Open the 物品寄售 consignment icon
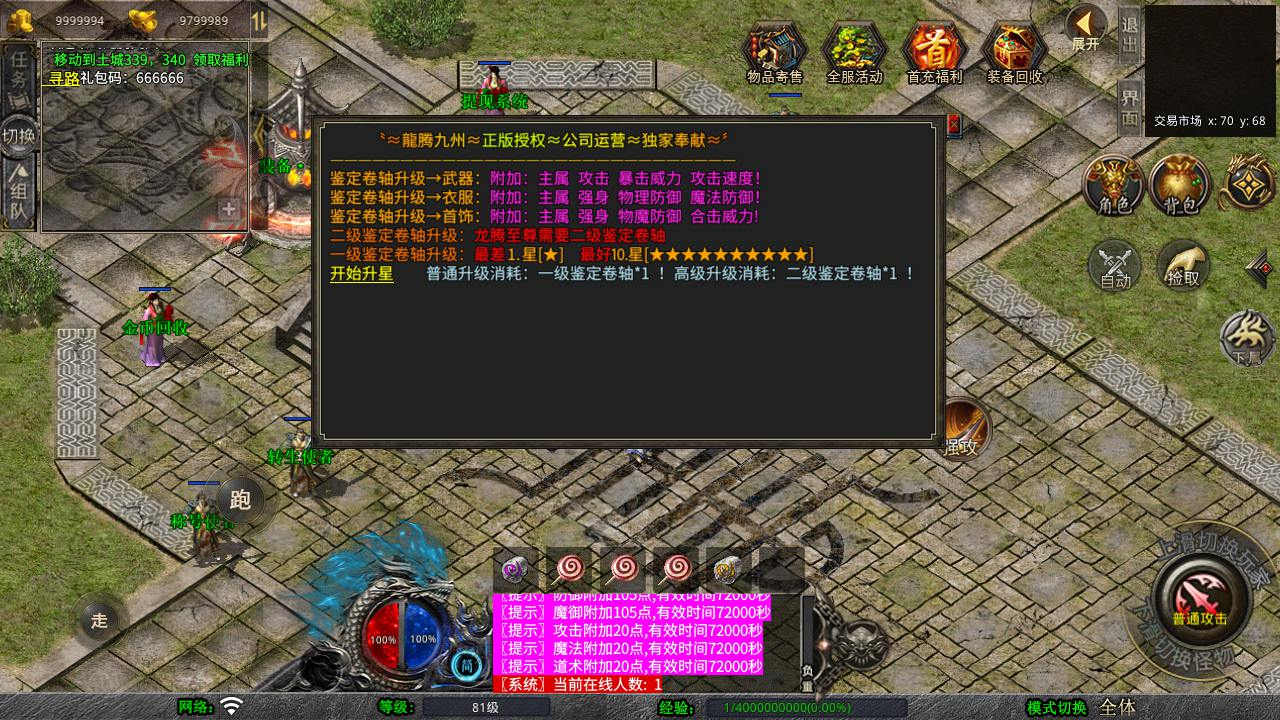The height and width of the screenshot is (720, 1280). (x=775, y=50)
